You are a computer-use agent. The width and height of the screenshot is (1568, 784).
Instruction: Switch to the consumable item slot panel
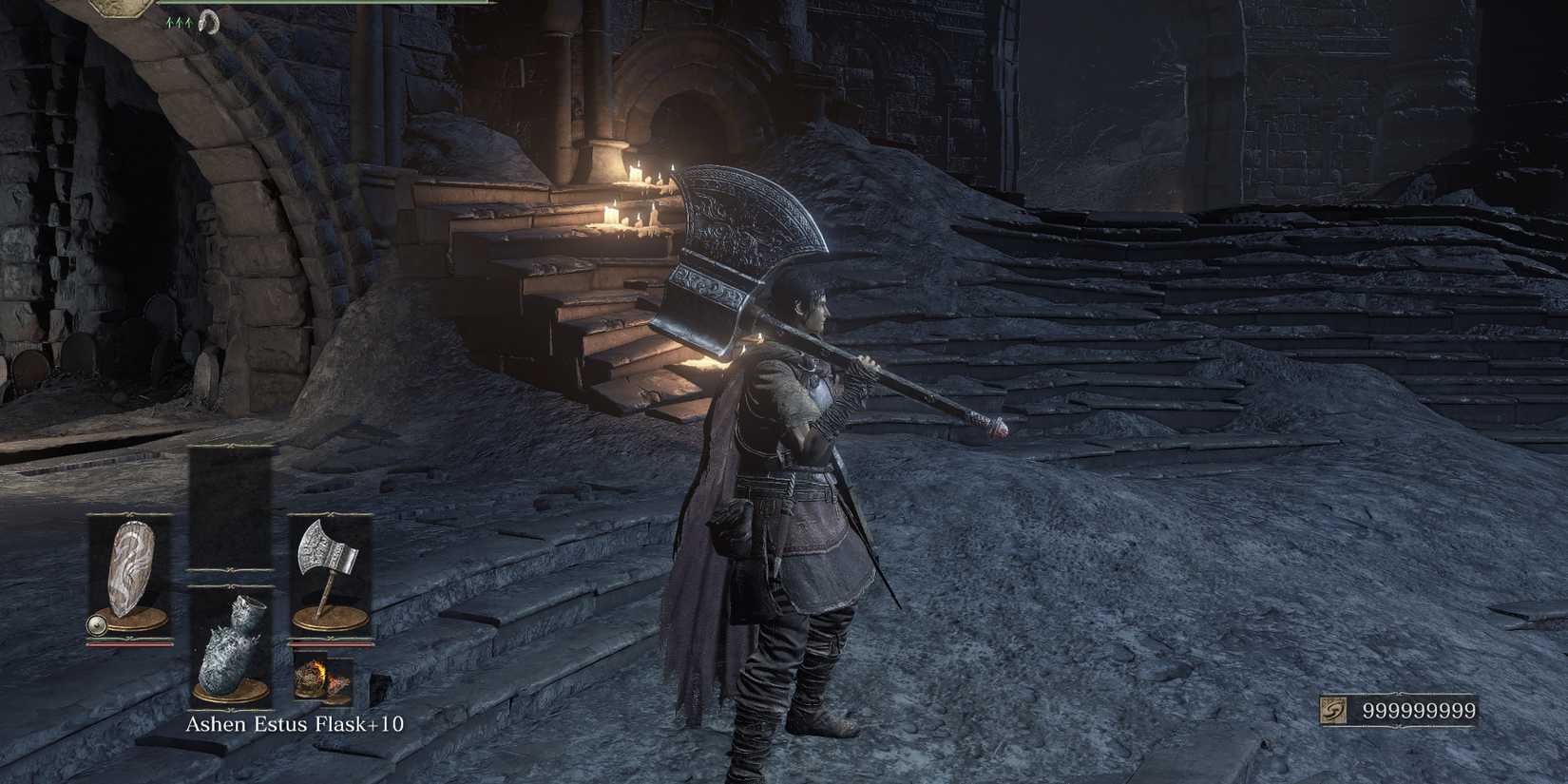coord(232,646)
